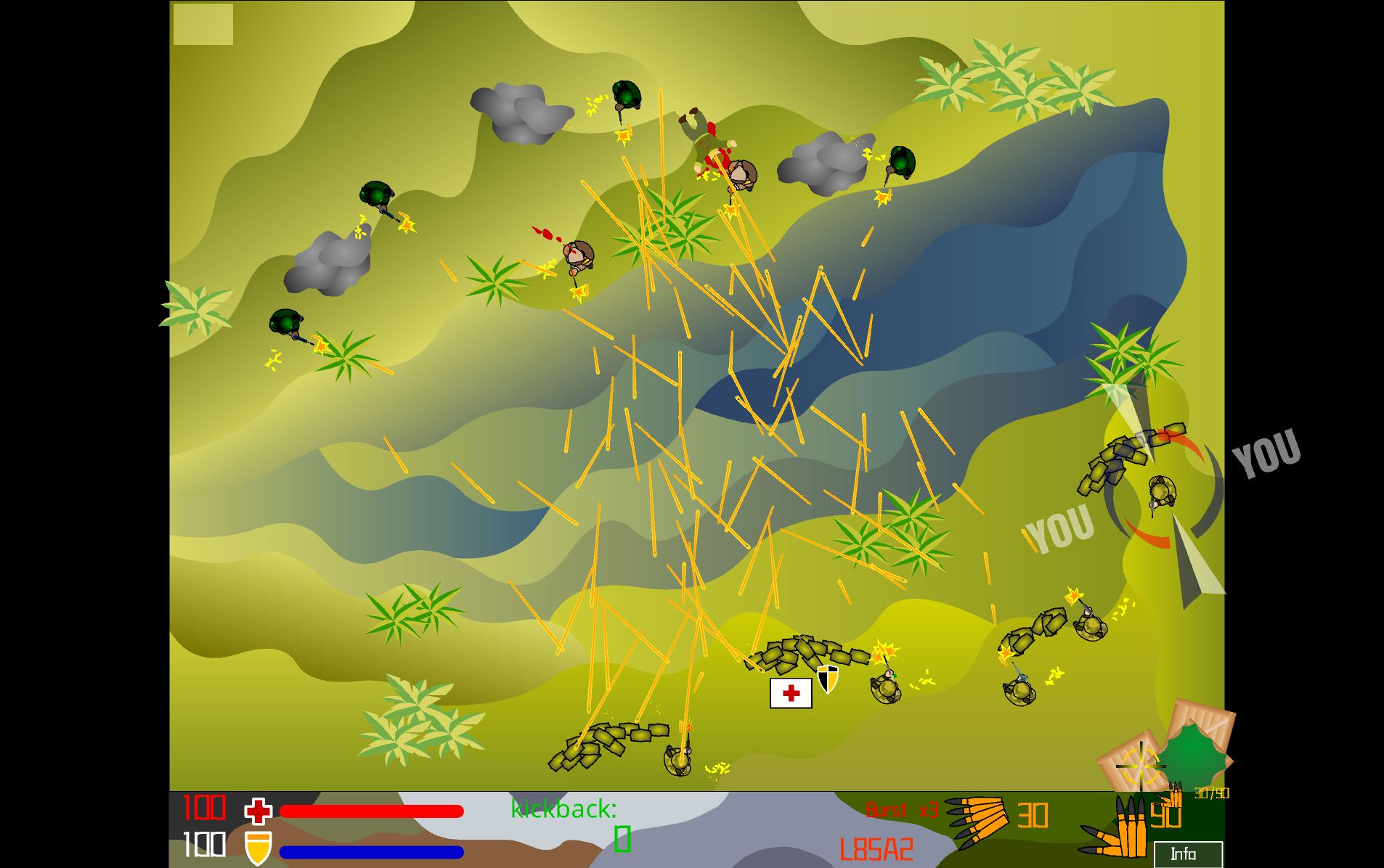Click the loaded magazine bullets icon
This screenshot has width=1384, height=868.
click(x=977, y=822)
